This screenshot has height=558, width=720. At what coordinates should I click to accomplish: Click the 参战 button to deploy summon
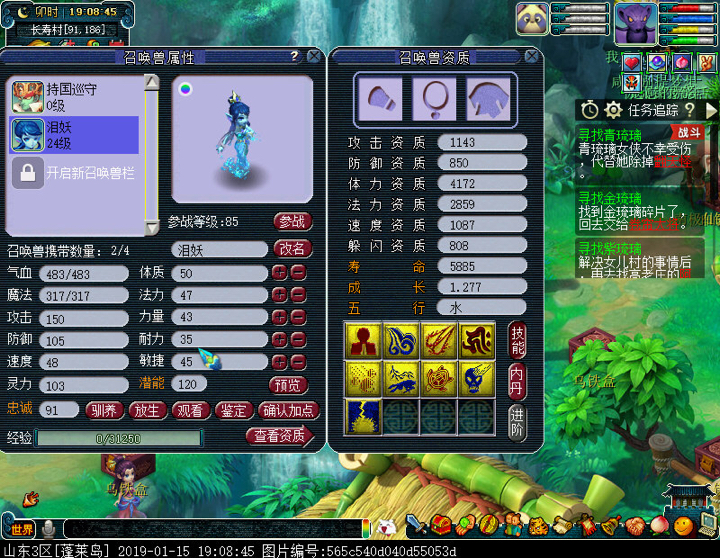(x=291, y=222)
